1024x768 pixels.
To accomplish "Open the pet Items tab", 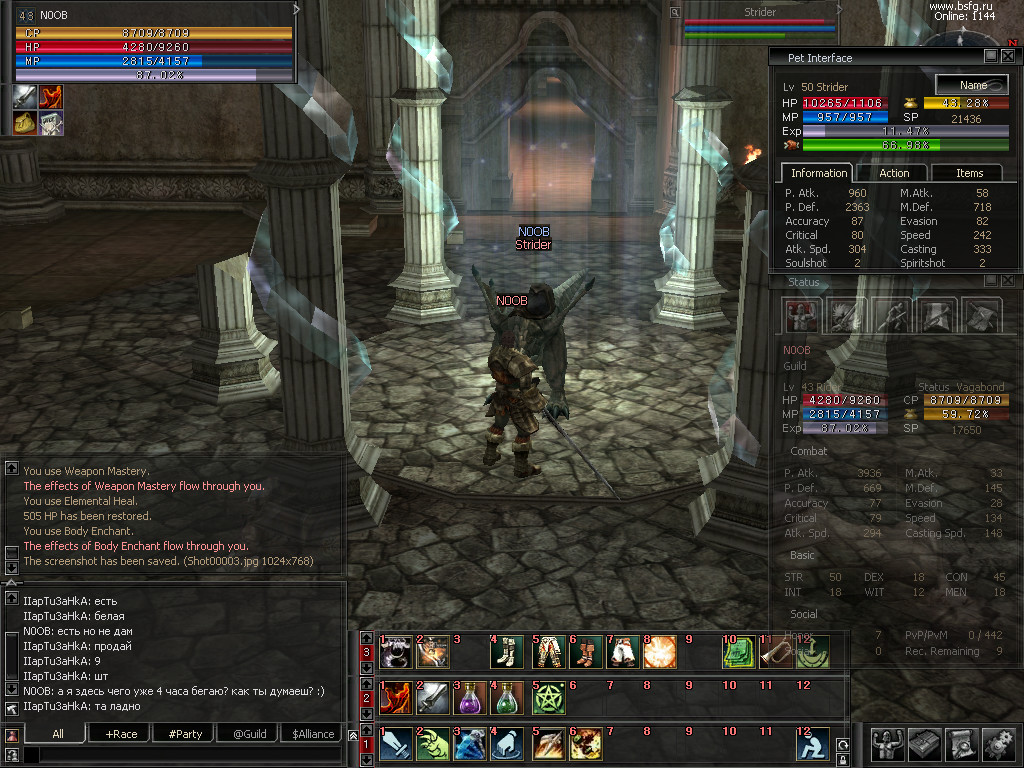I will [x=969, y=173].
